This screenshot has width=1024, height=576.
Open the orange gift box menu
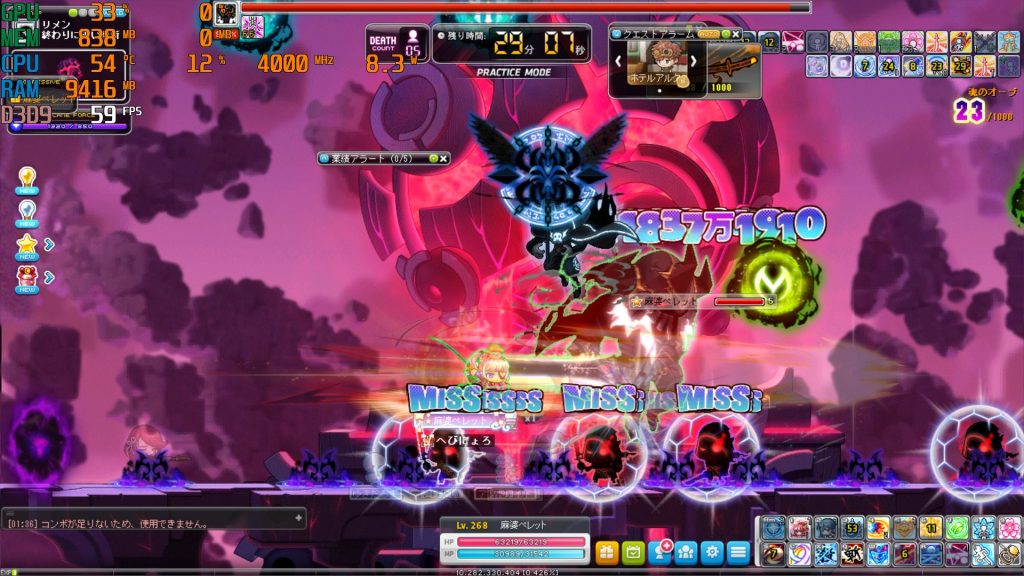click(607, 551)
